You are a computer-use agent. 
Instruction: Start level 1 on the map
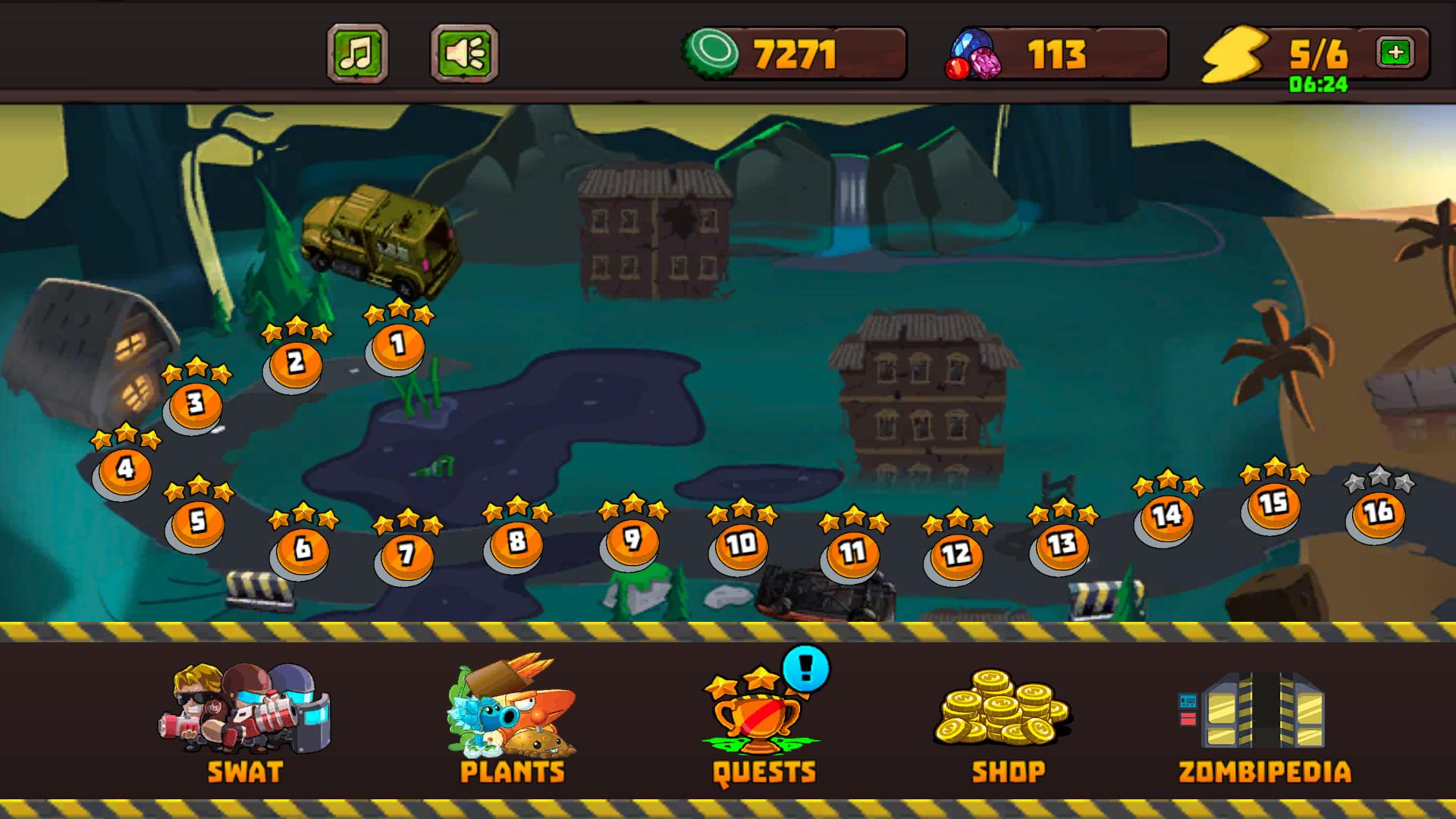click(x=394, y=345)
